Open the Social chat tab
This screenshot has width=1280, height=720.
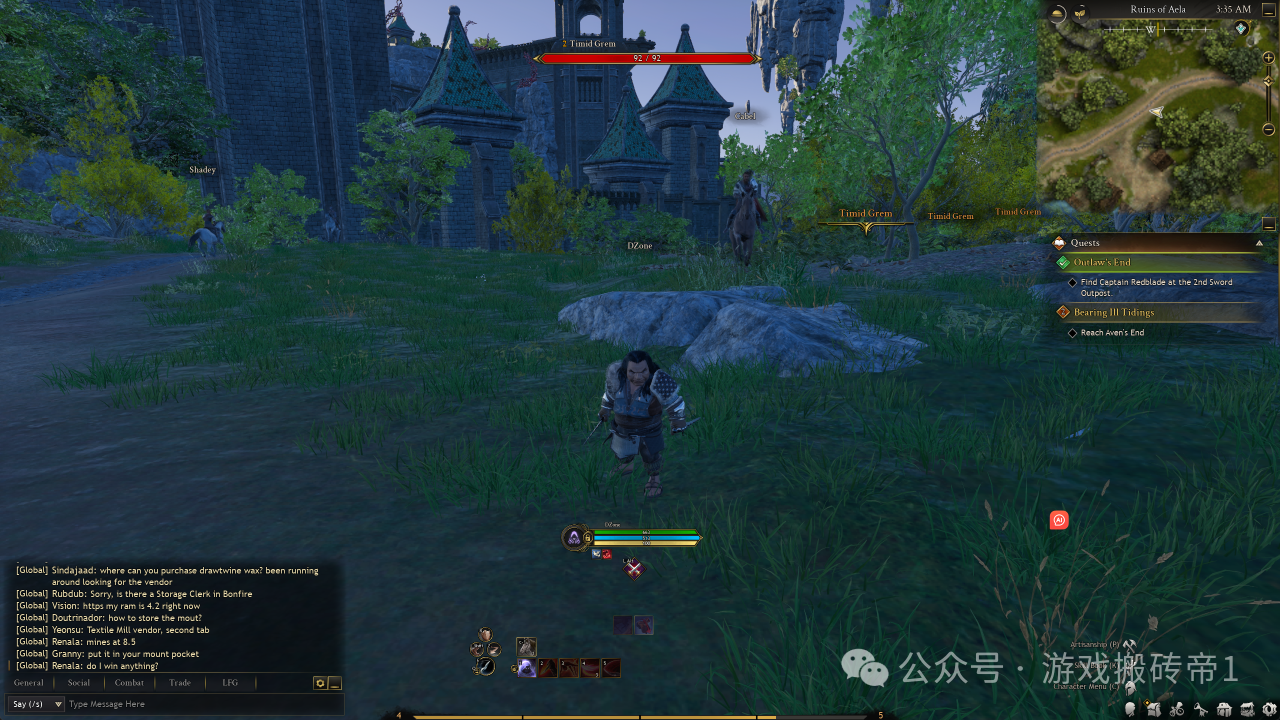pos(79,683)
